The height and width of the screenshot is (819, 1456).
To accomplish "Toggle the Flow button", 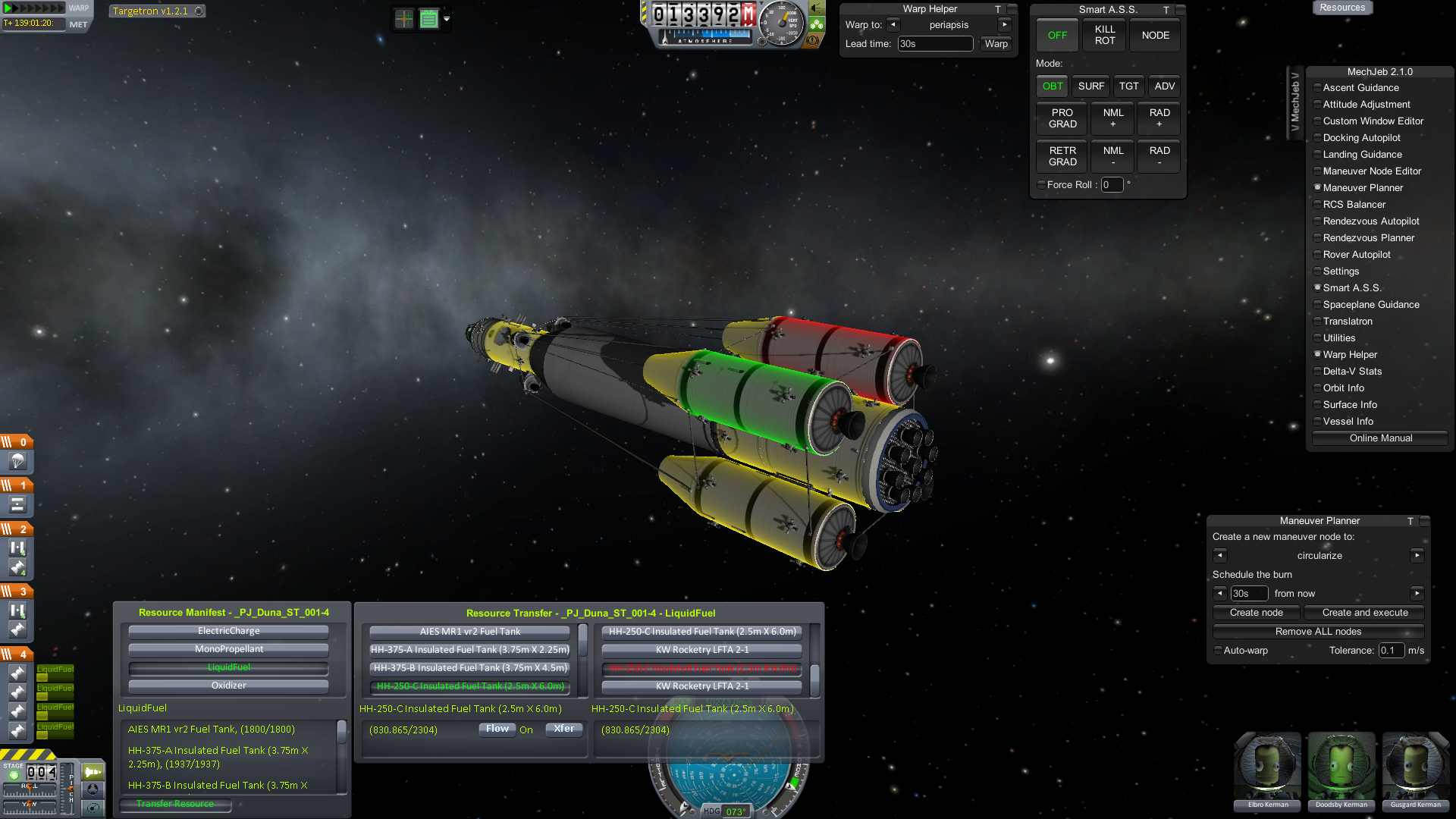I will (x=497, y=729).
